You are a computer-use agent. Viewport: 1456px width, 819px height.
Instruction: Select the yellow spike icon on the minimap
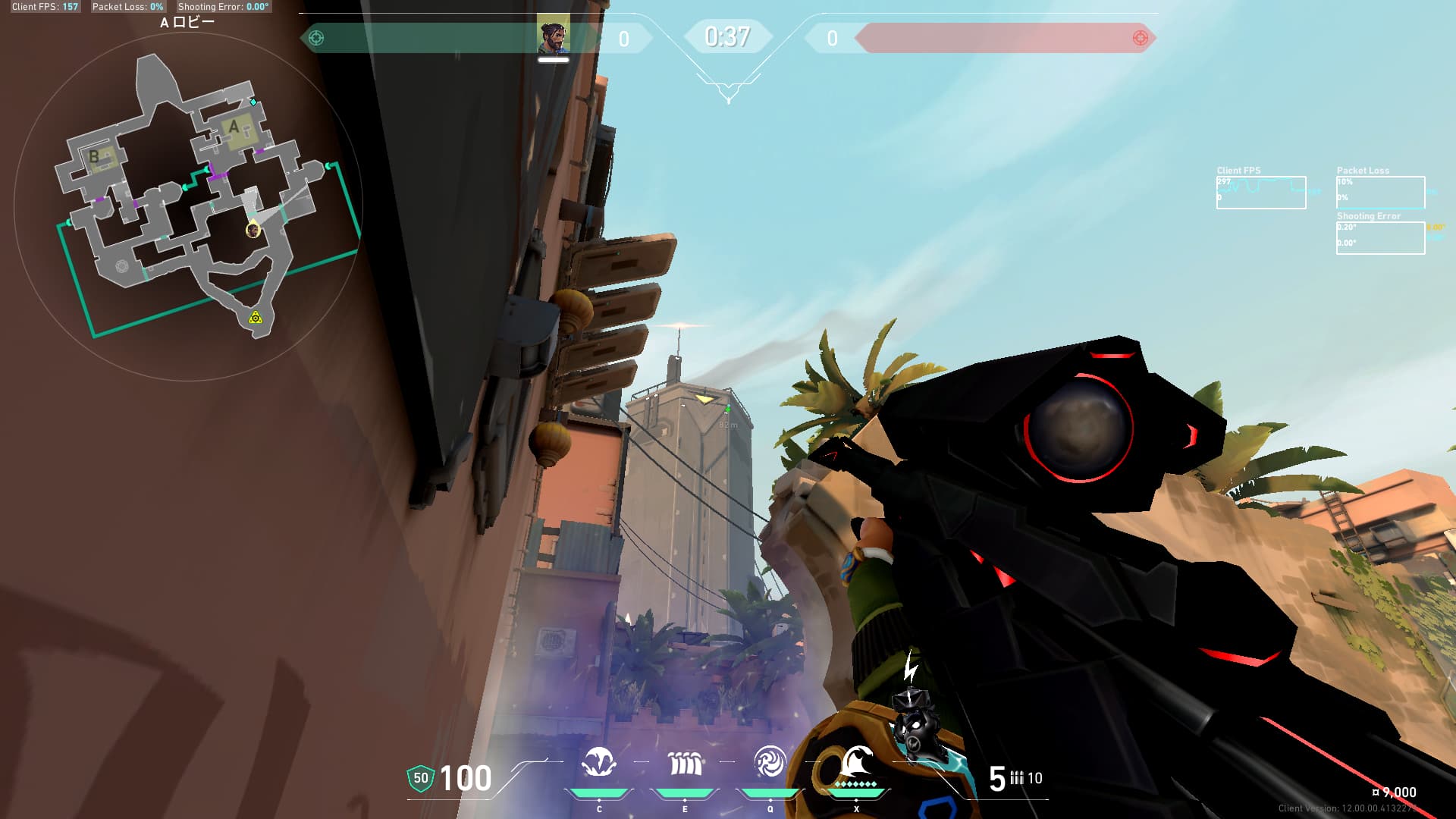tap(256, 318)
